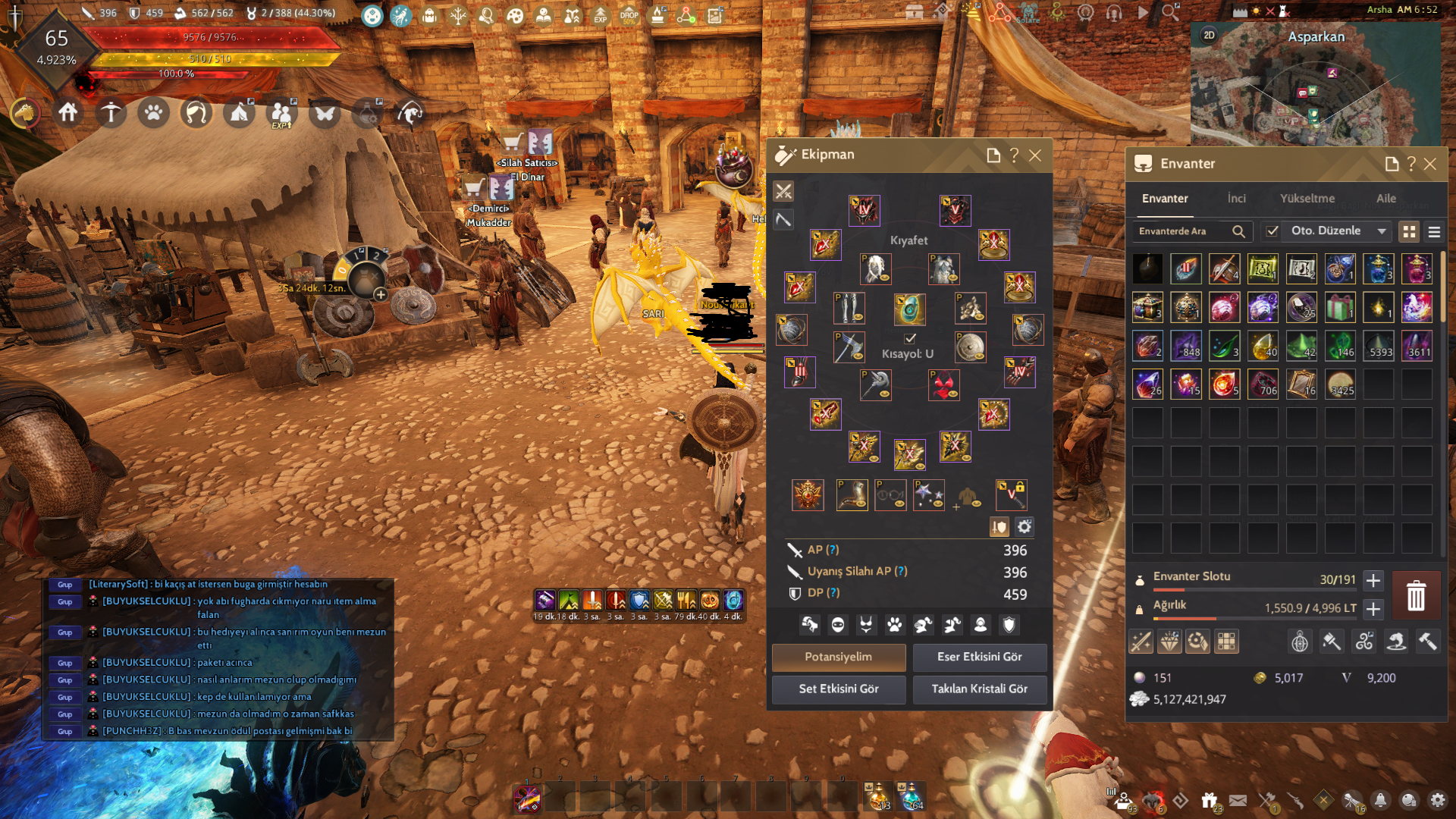
Task: Open the gear settings icon in Ekipman
Action: 1025,527
